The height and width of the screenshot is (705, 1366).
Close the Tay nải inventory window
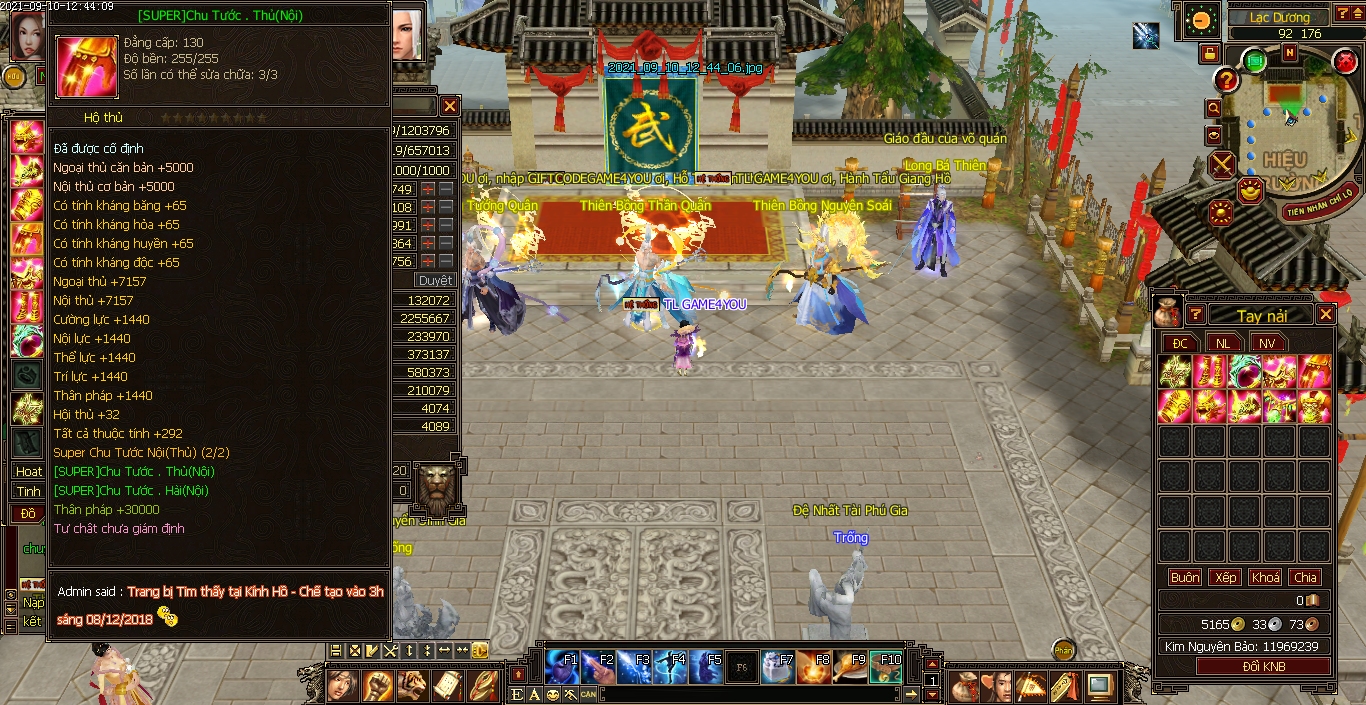tap(1326, 315)
